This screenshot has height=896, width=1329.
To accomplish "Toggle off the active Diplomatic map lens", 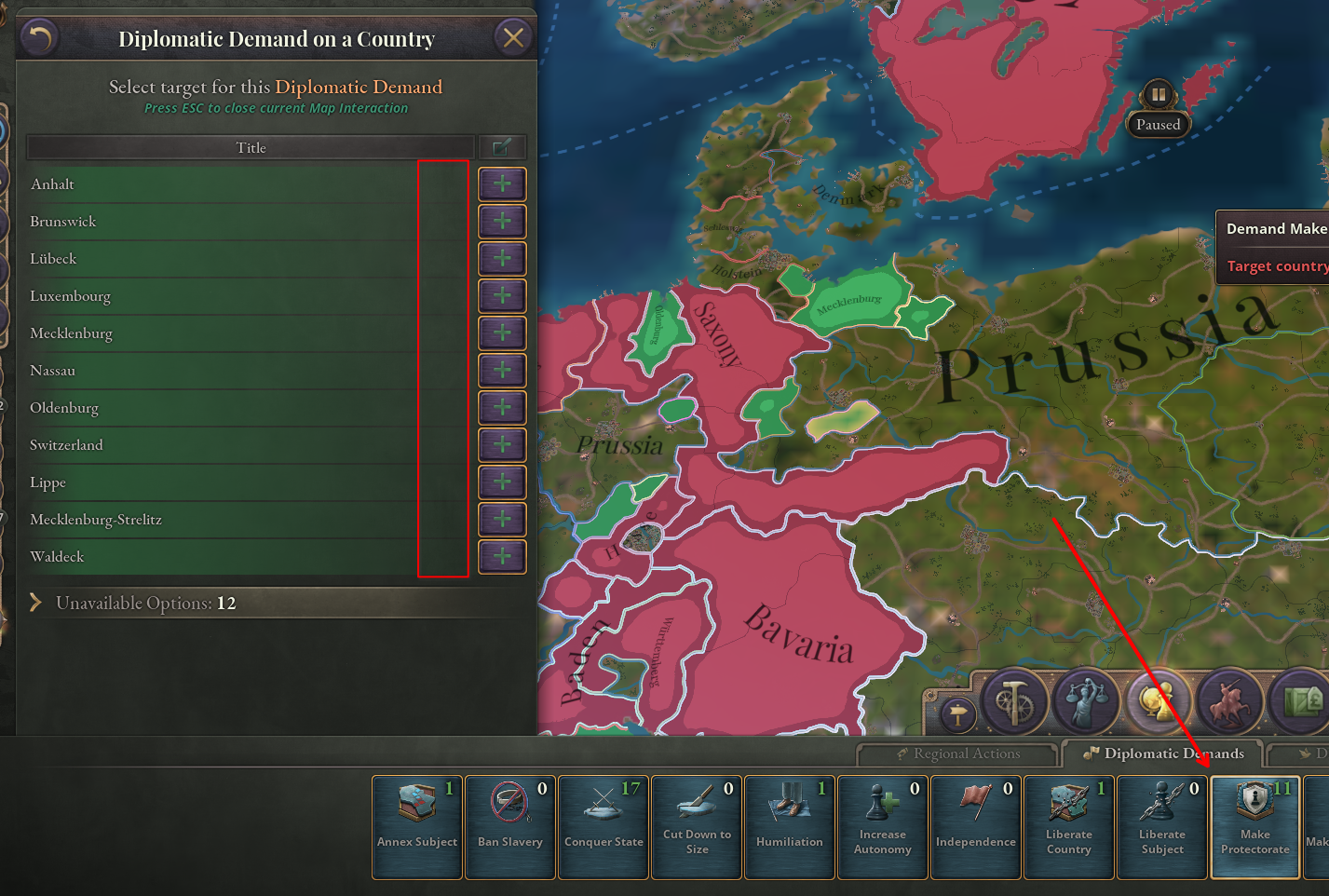I will click(1158, 701).
